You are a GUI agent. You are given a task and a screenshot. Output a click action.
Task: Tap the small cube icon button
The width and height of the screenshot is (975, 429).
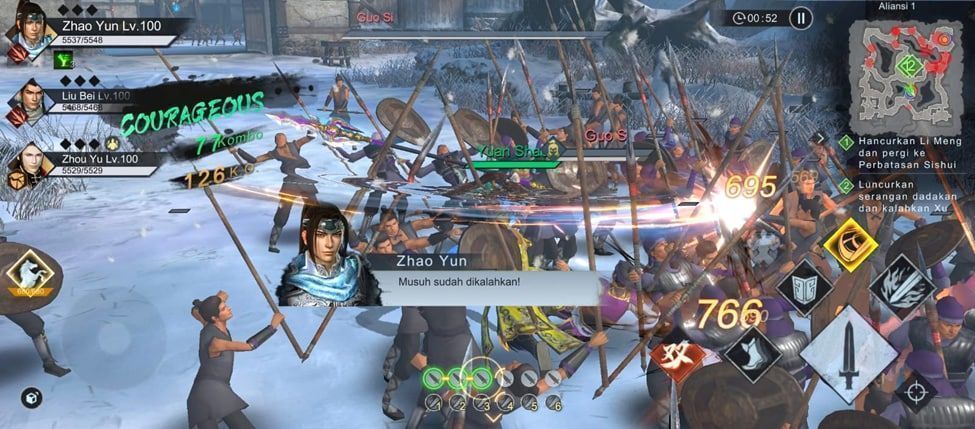(31, 398)
